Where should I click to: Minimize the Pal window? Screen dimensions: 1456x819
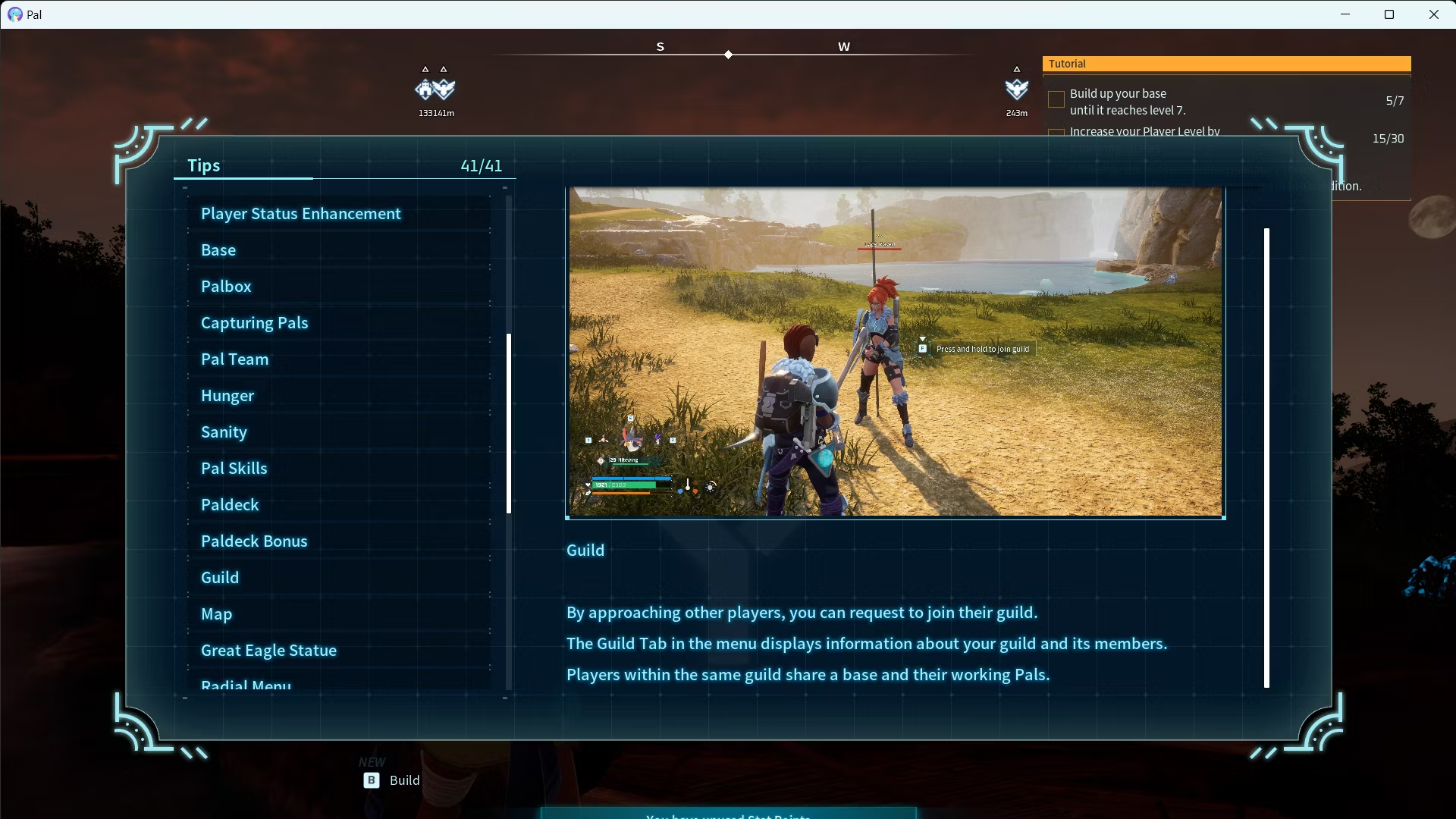pyautogui.click(x=1345, y=14)
